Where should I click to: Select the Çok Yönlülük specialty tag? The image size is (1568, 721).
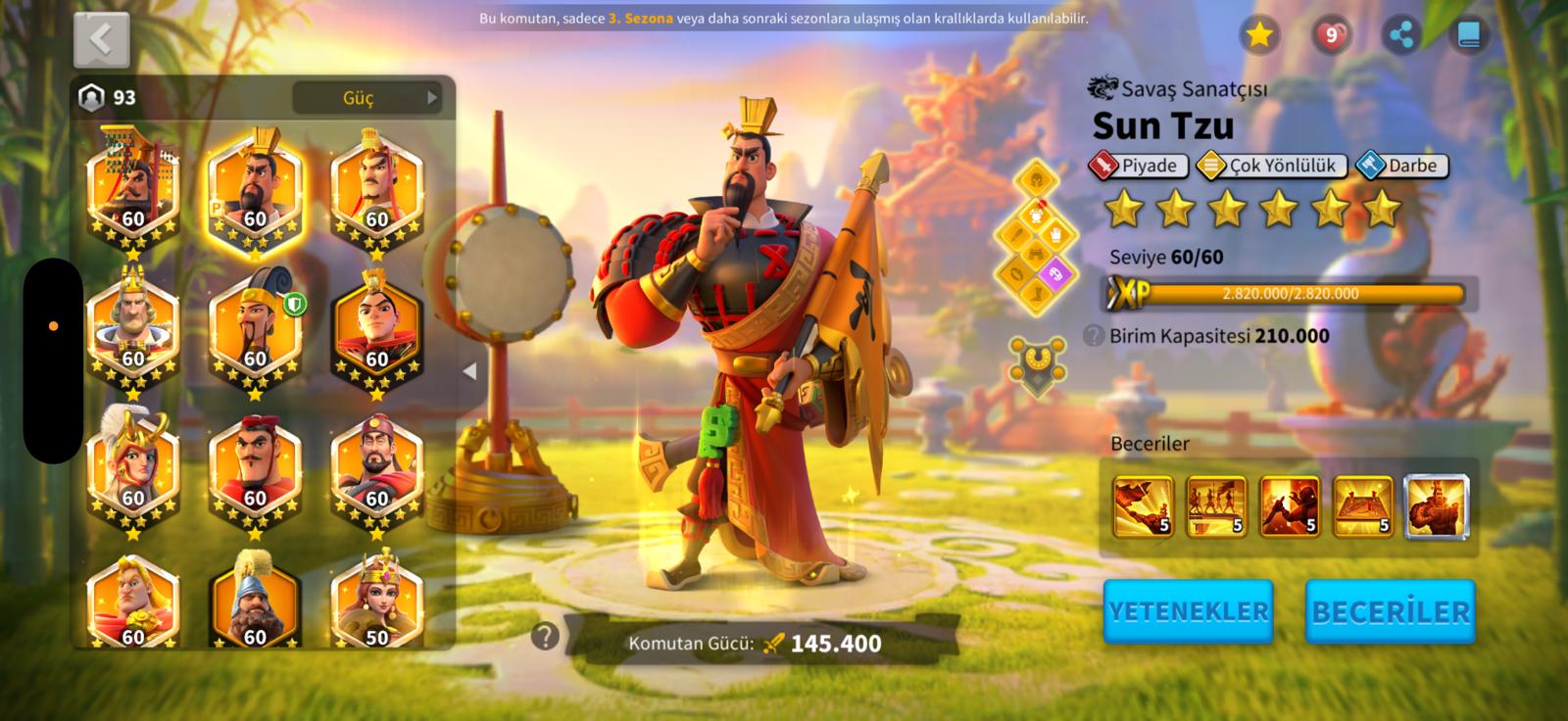pyautogui.click(x=1272, y=166)
